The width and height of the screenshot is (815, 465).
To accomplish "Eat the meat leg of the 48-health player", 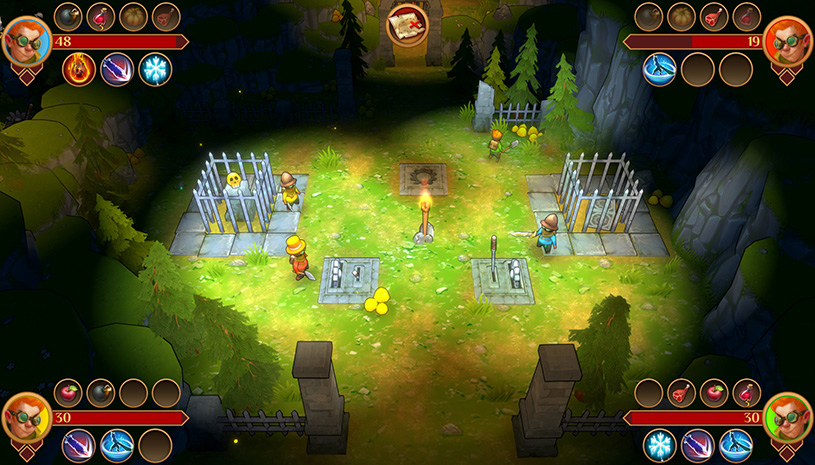I will click(x=166, y=16).
